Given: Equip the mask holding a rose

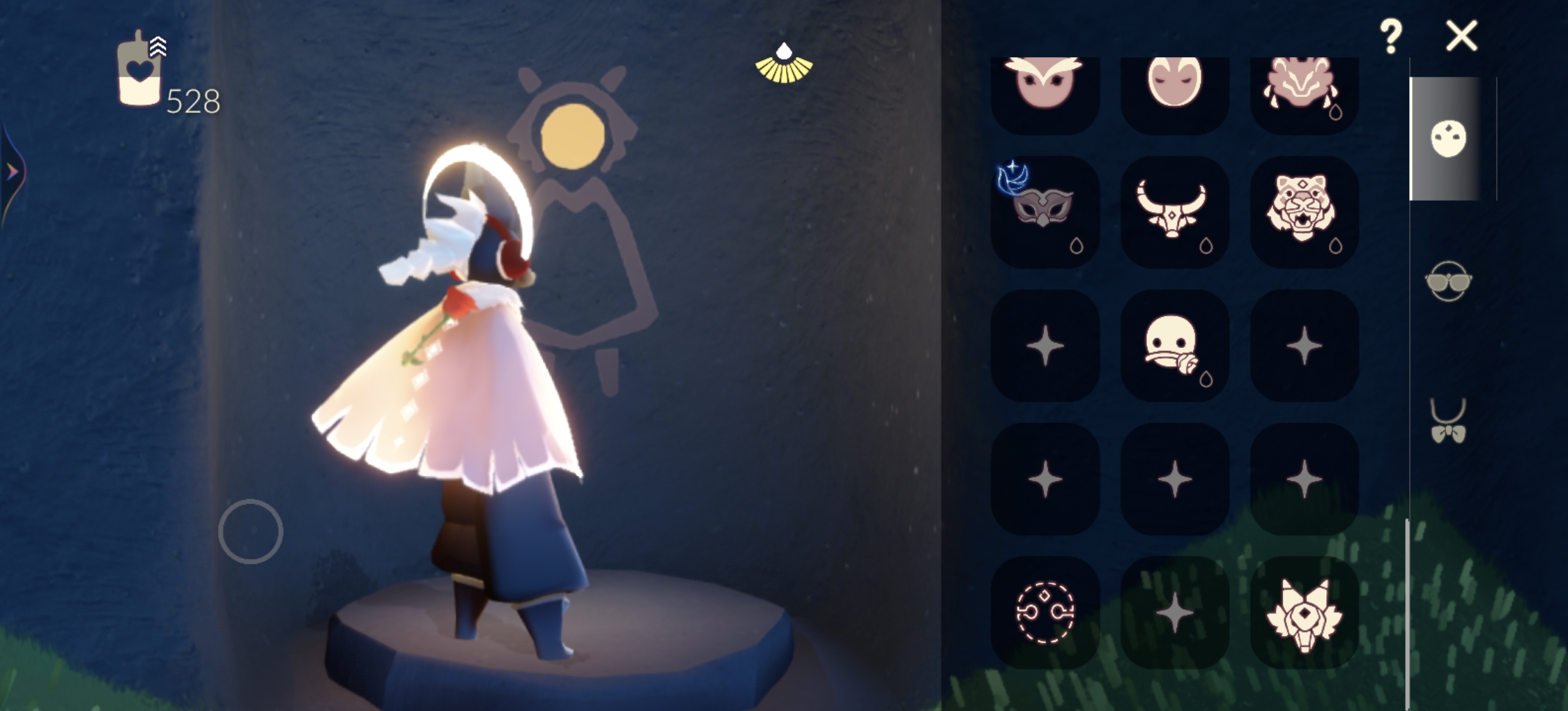Looking at the screenshot, I should (x=1174, y=345).
